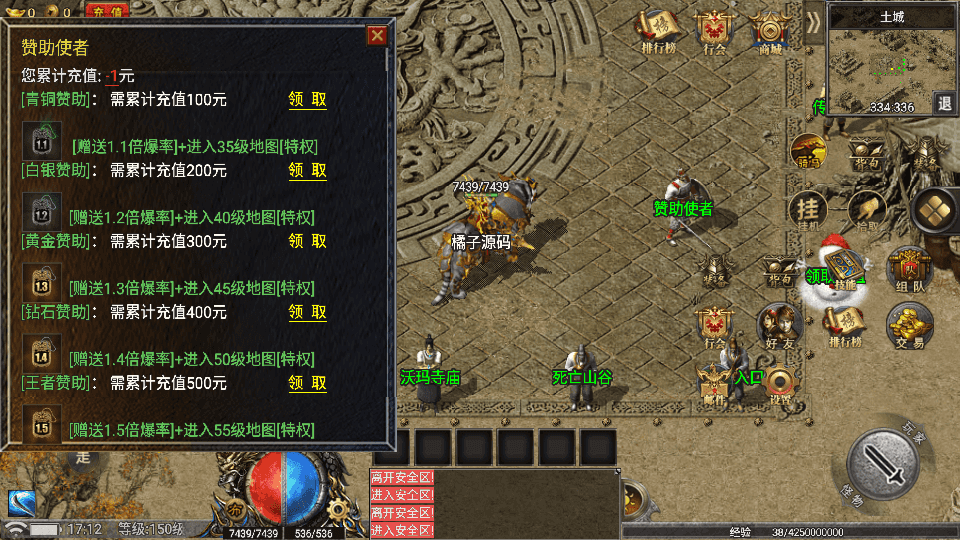Click the 退 exit button by minimap
The width and height of the screenshot is (960, 540).
944,103
